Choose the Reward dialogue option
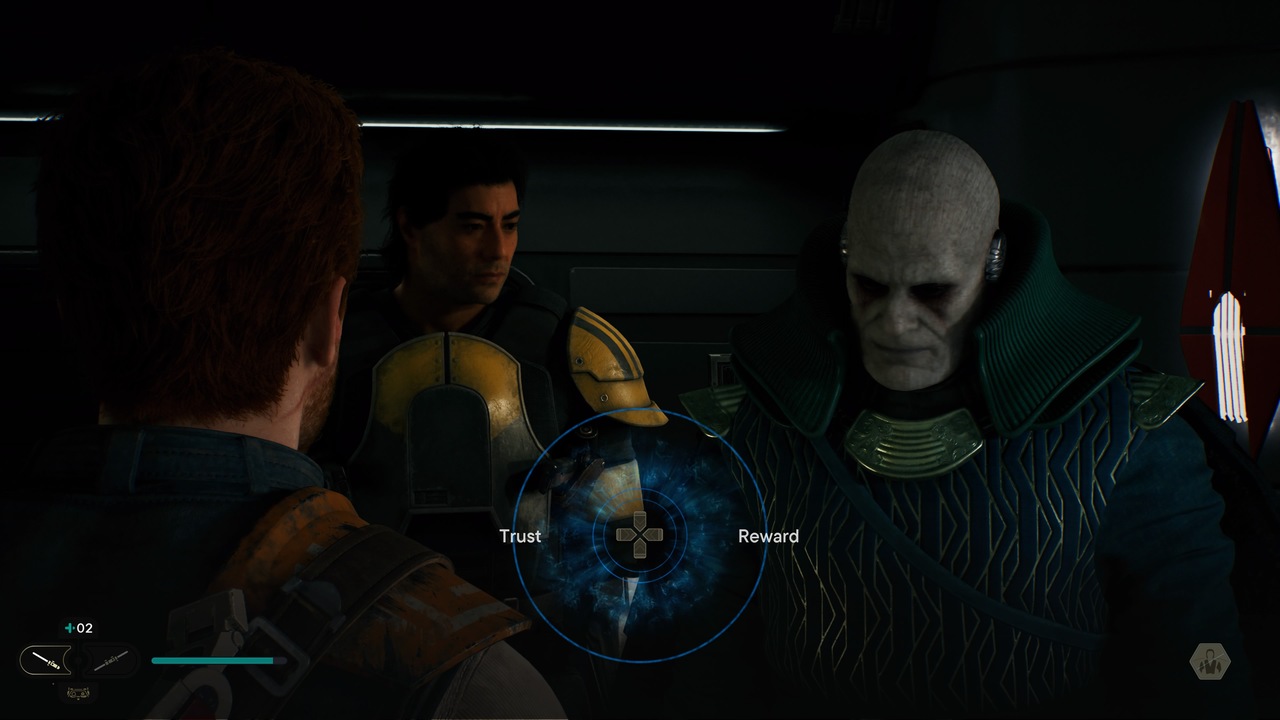 tap(768, 536)
